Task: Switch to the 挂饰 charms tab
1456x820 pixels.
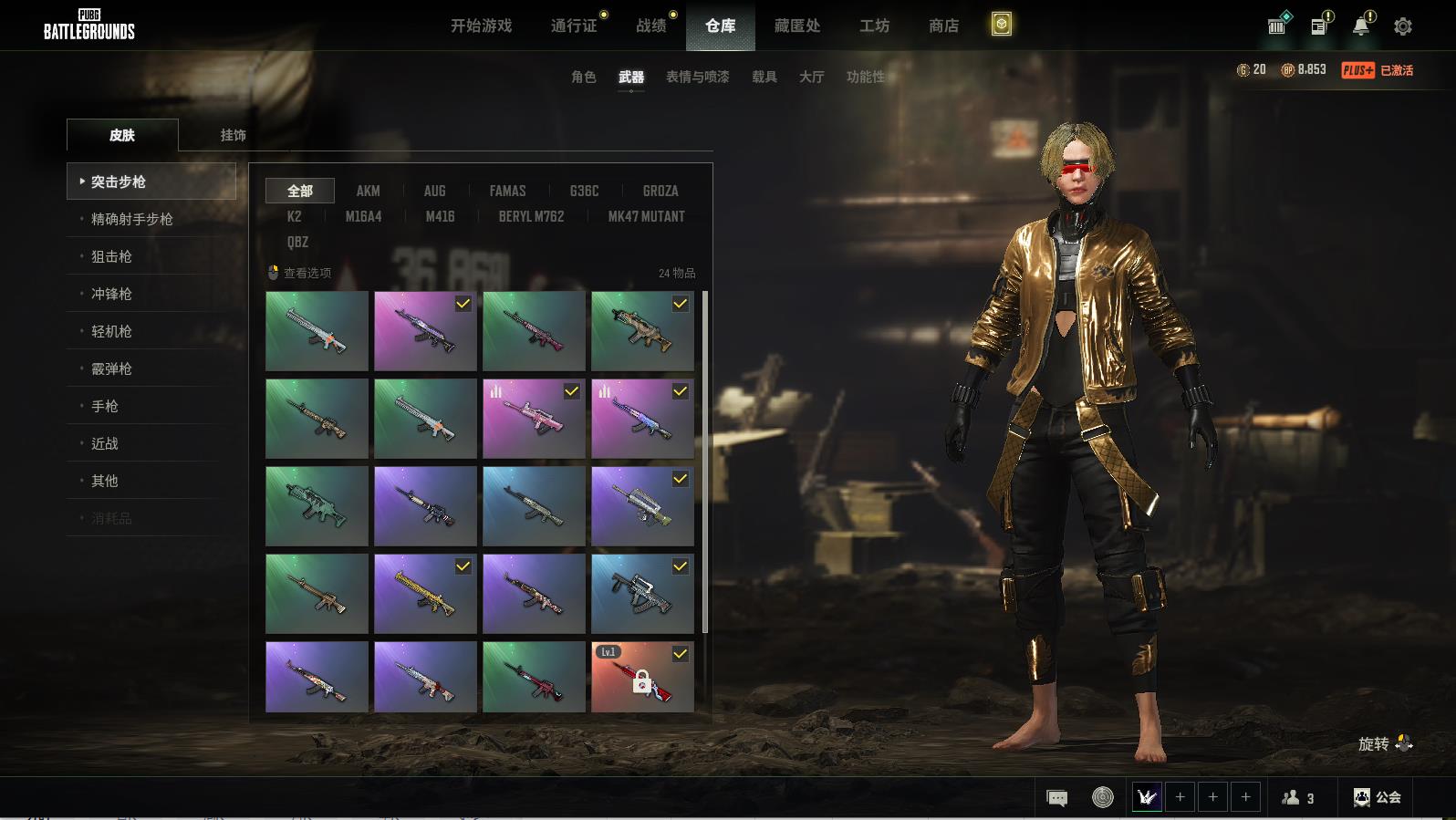Action: click(x=233, y=135)
